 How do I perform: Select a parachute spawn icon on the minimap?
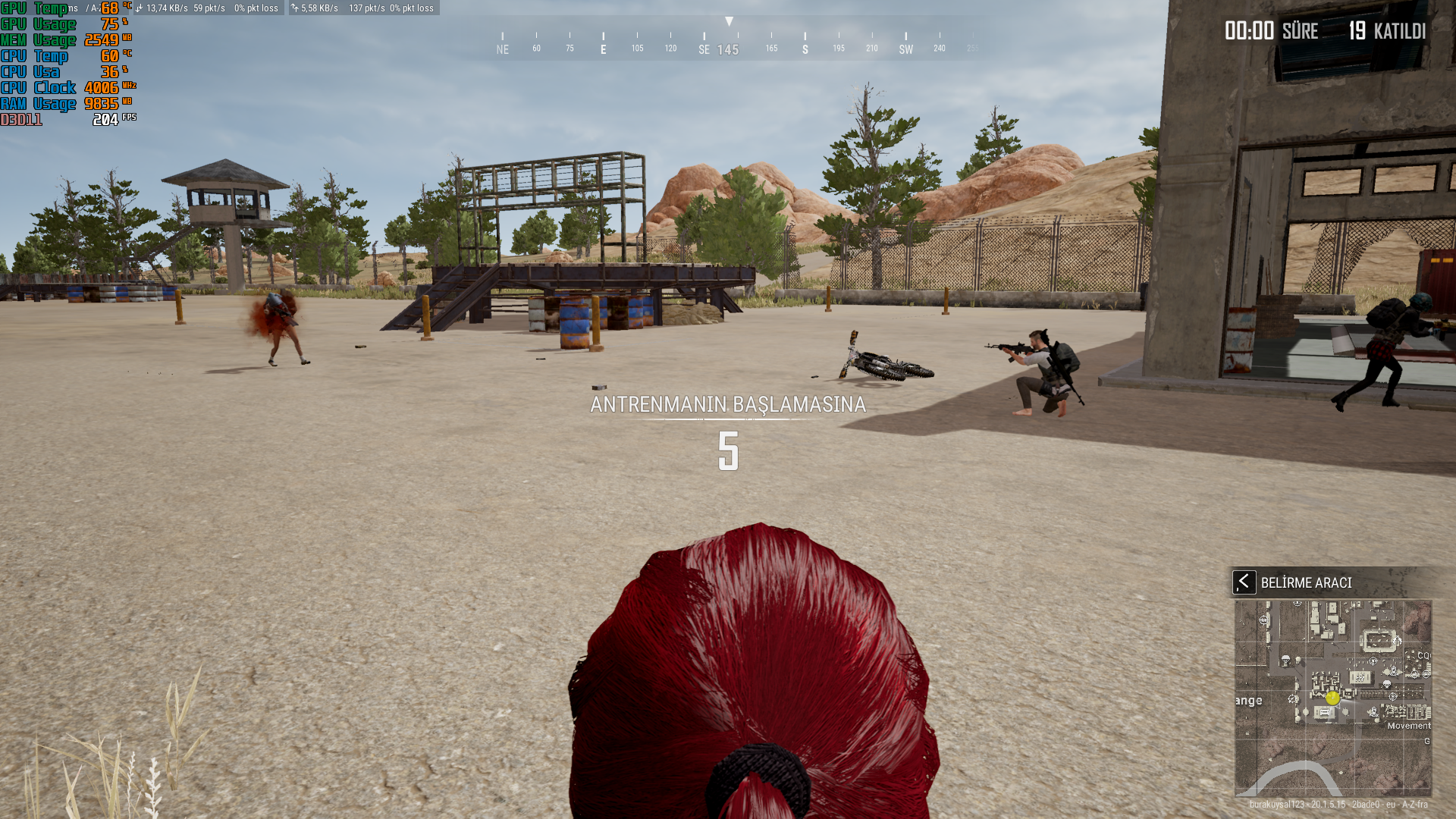pos(1285,660)
